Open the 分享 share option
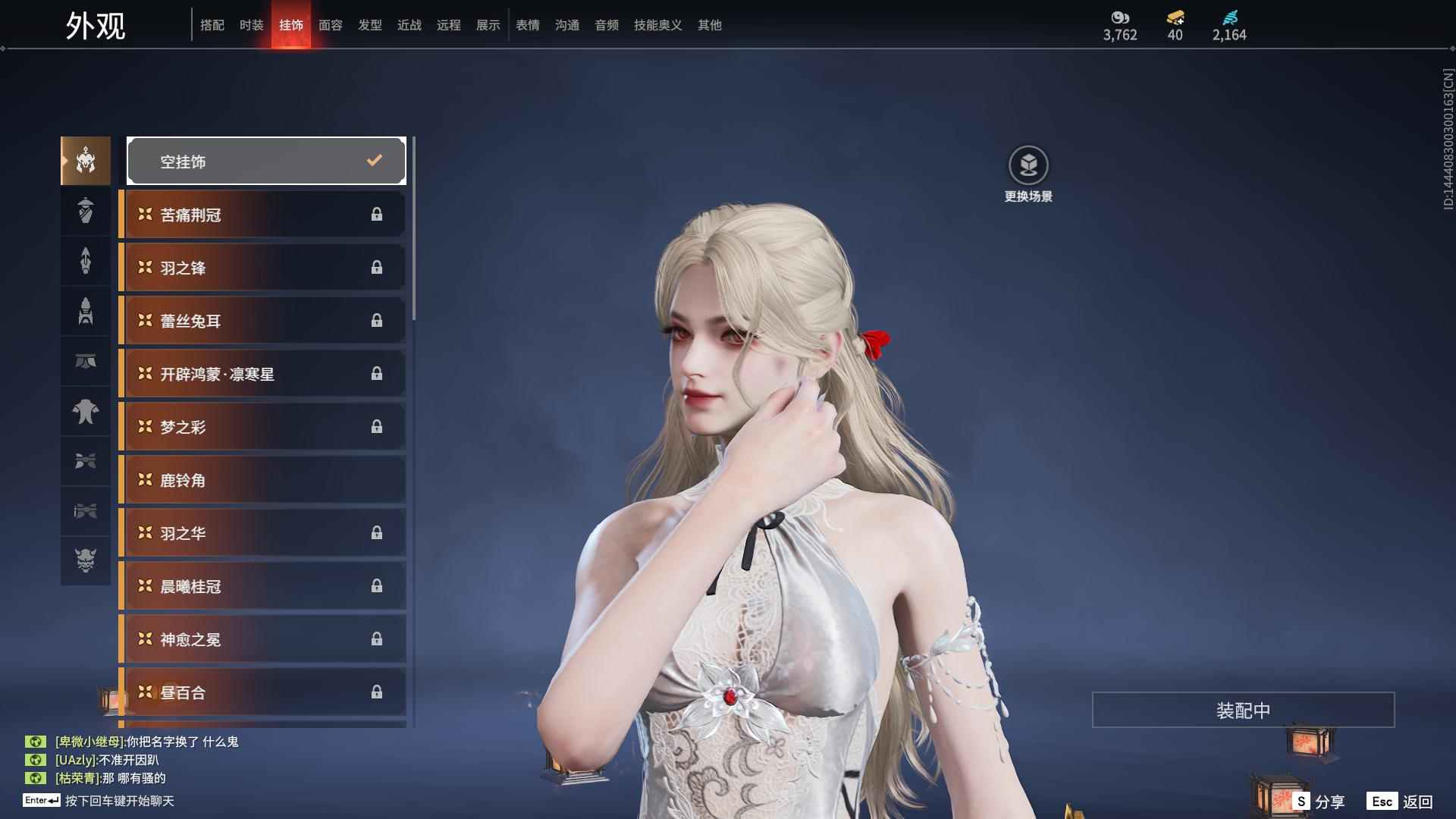 pyautogui.click(x=1319, y=802)
